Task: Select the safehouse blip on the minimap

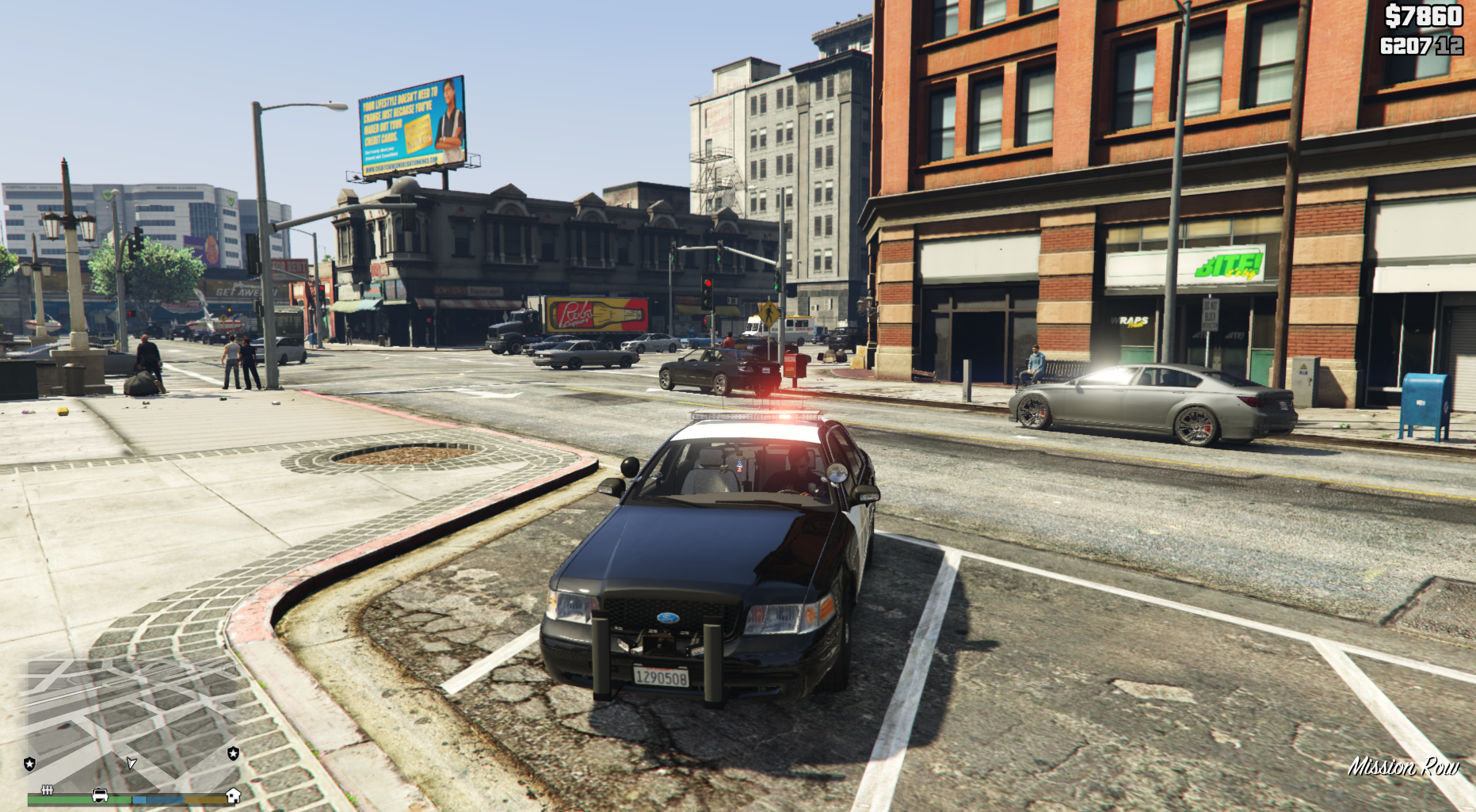Action: 233,795
